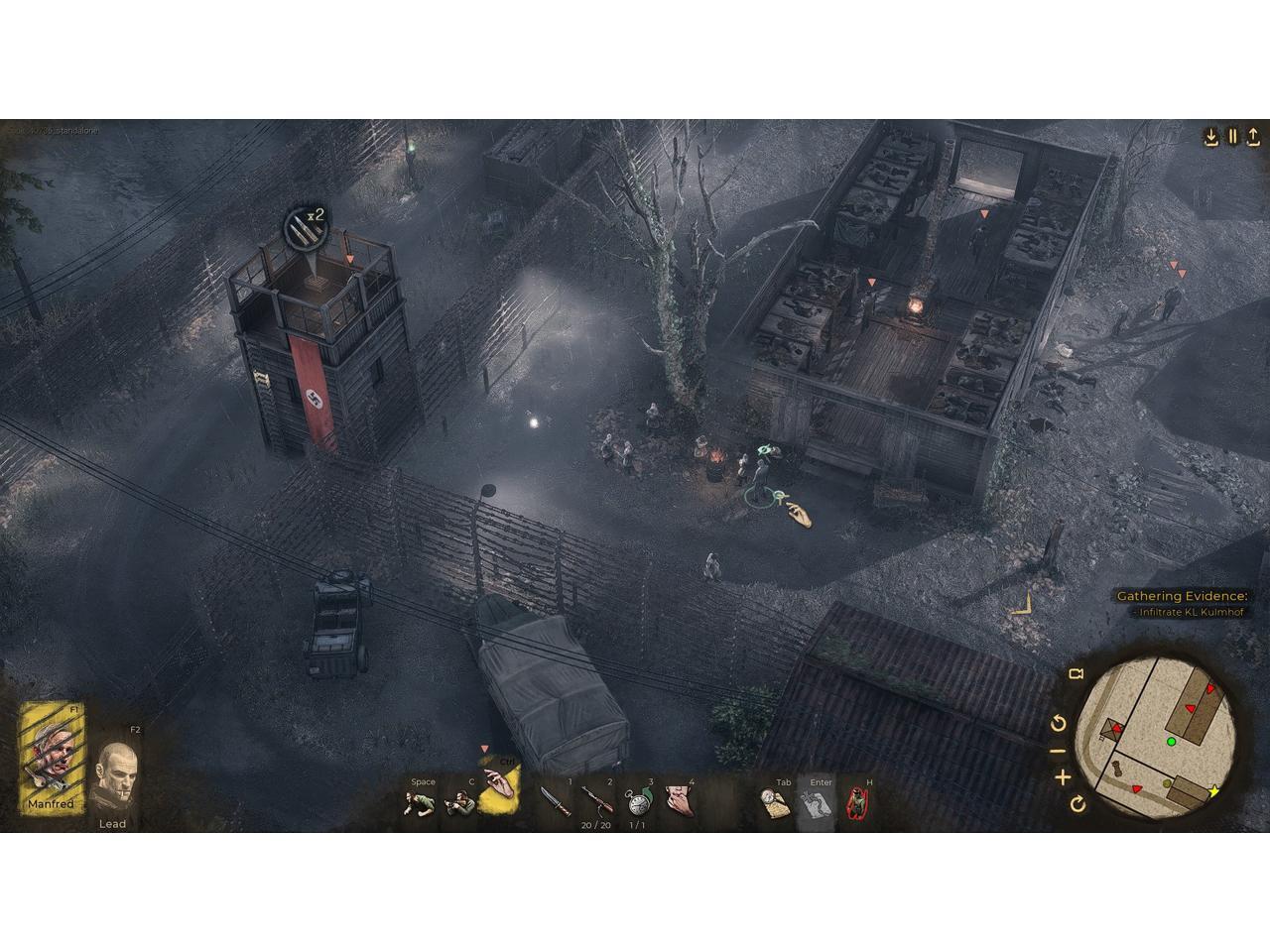This screenshot has height=952, width=1270.
Task: Switch to the Lead character portrait
Action: pyautogui.click(x=116, y=776)
